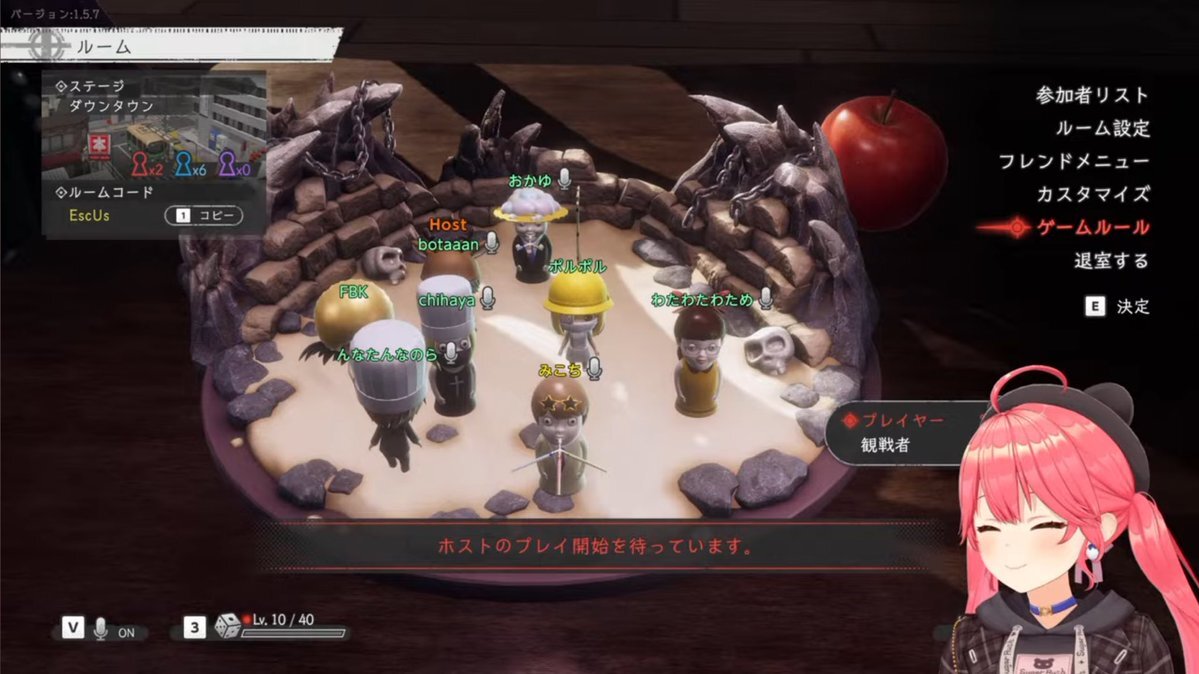Select フレンドメニュー friend menu
Screen dimensions: 1199x674
[x=1073, y=161]
